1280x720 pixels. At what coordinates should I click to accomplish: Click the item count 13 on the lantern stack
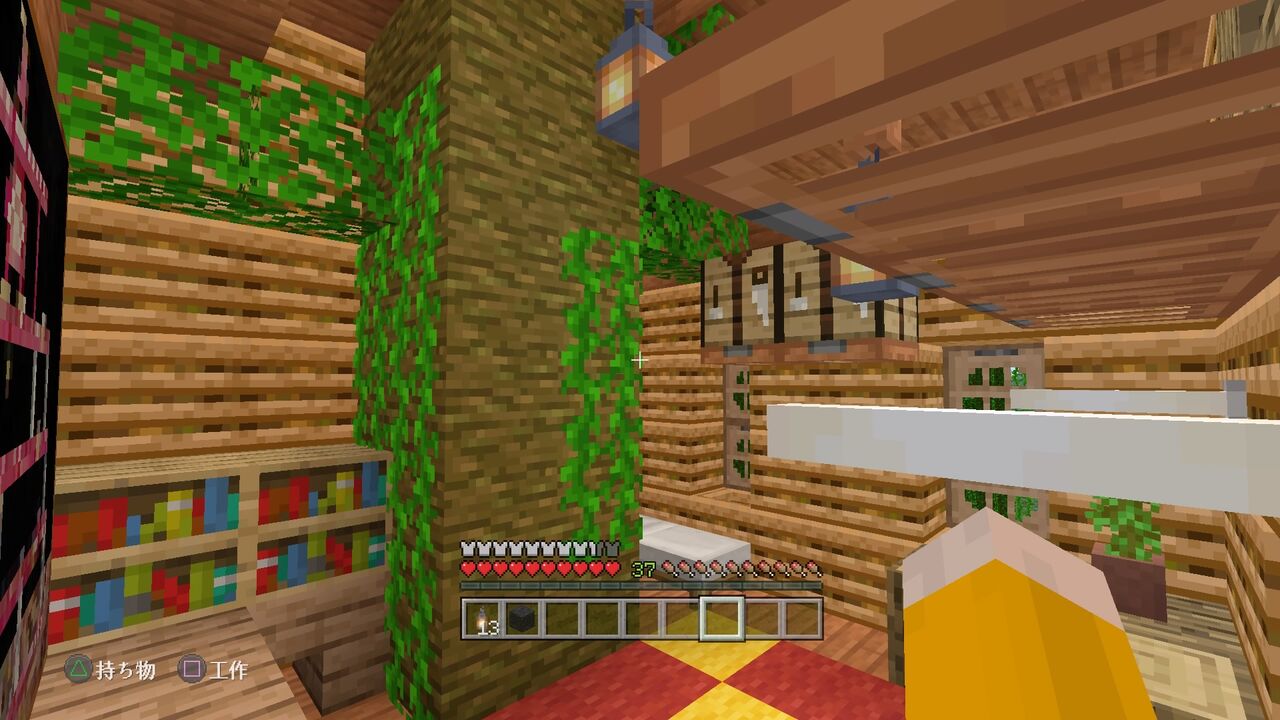[489, 628]
